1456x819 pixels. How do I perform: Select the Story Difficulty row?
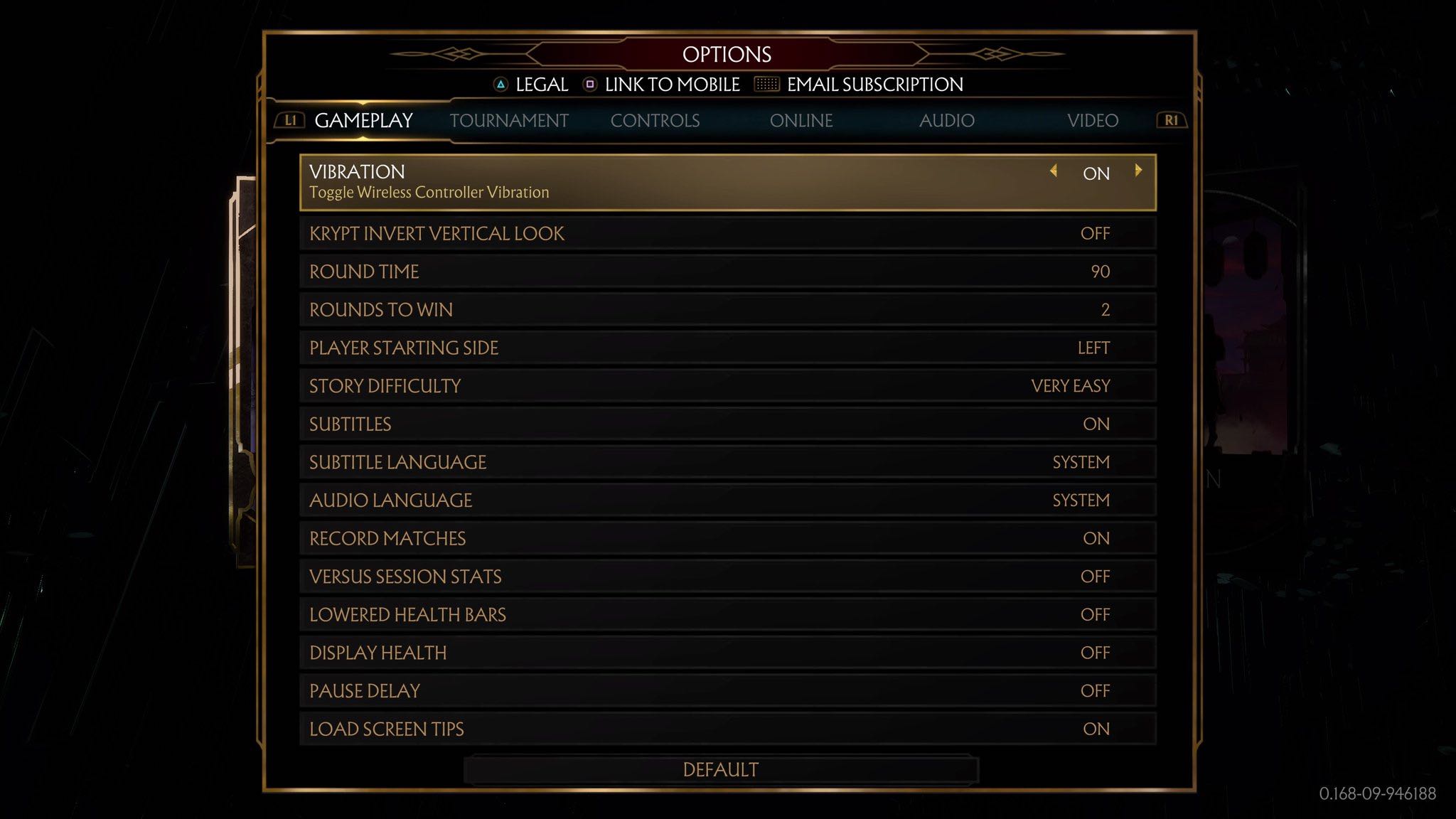(727, 386)
